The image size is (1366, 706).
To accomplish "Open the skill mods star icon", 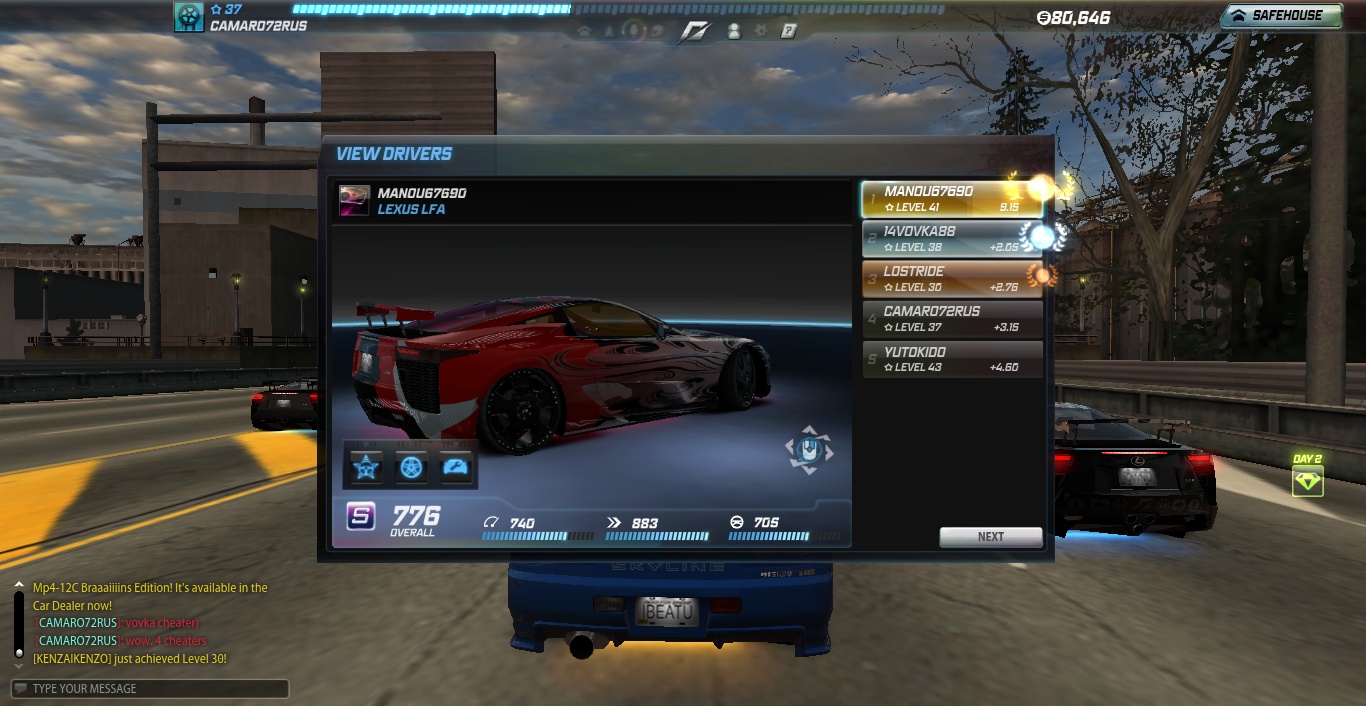I will [366, 467].
